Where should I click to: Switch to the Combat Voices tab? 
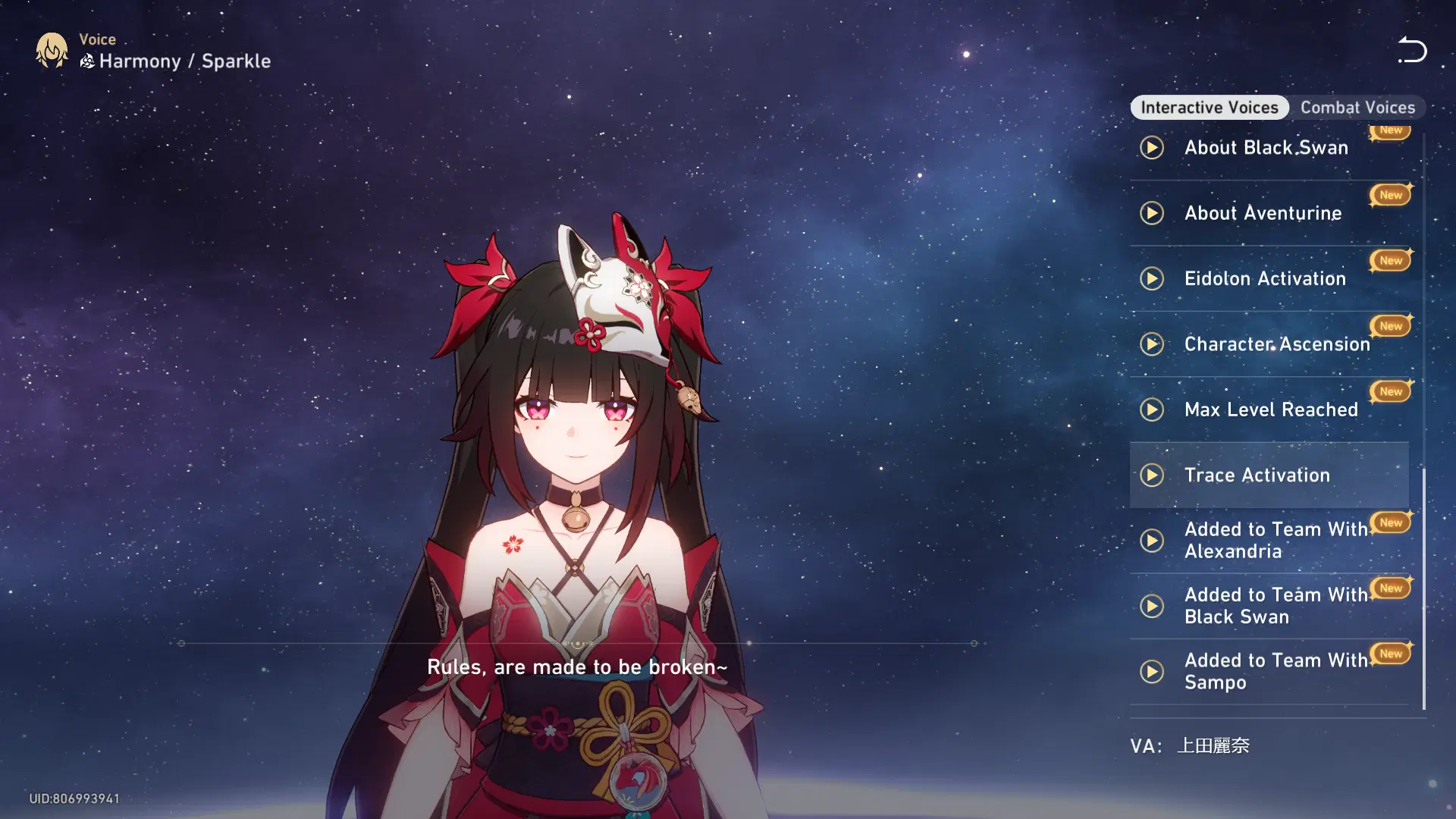tap(1358, 107)
